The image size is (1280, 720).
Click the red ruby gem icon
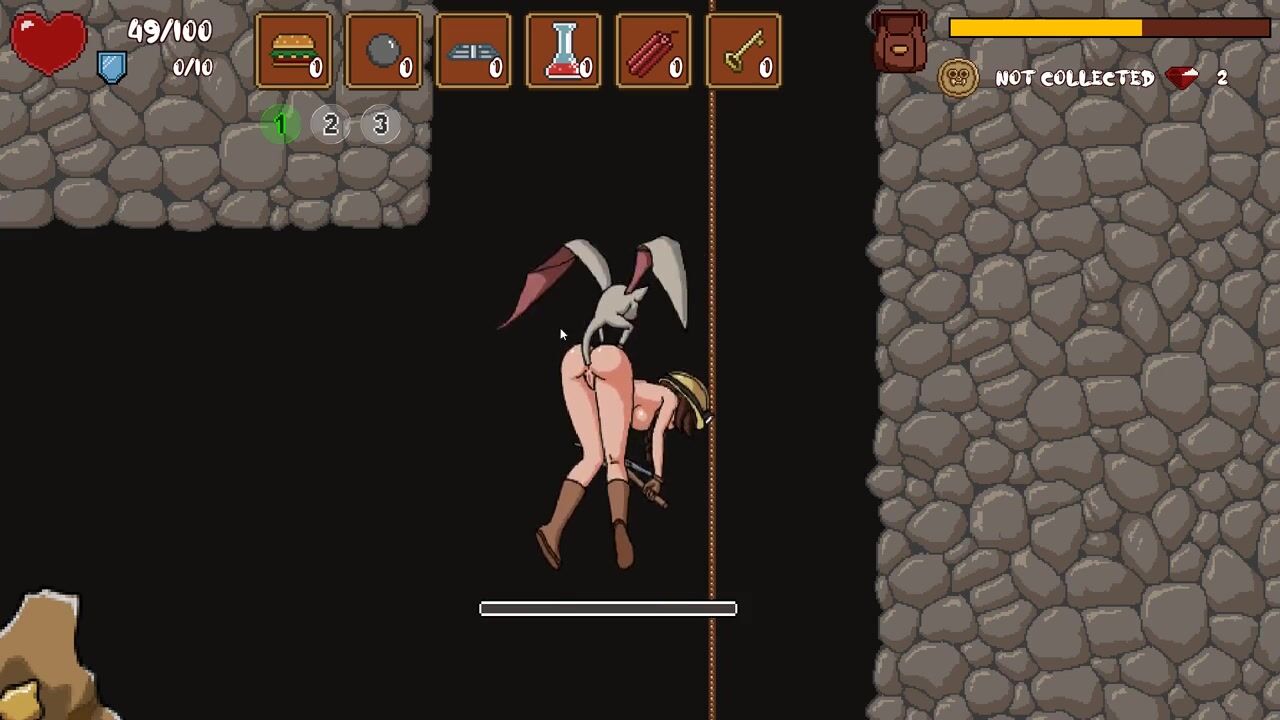tap(1183, 78)
